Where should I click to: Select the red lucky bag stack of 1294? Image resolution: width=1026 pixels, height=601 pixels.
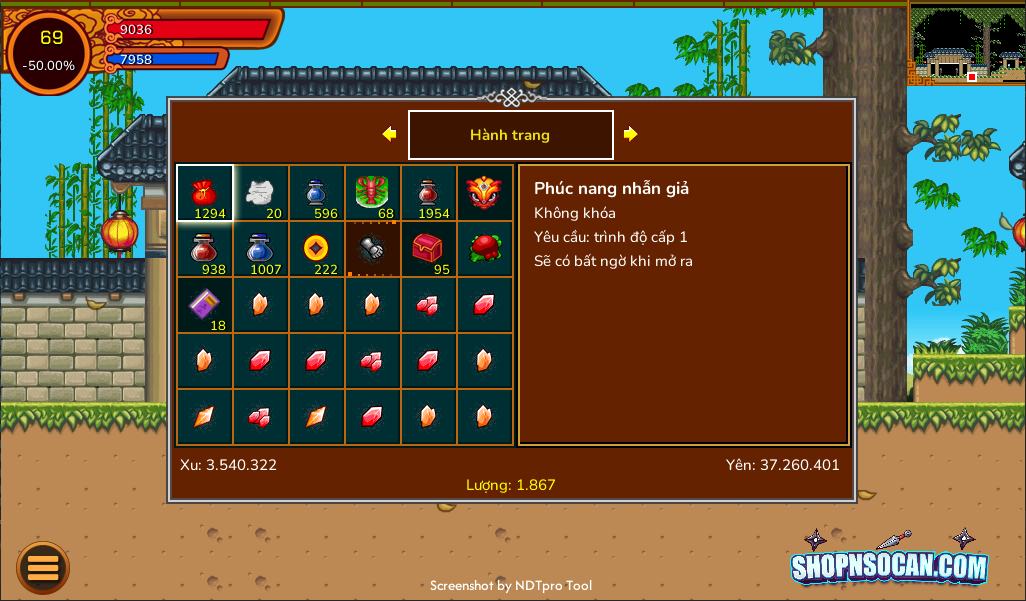click(205, 193)
